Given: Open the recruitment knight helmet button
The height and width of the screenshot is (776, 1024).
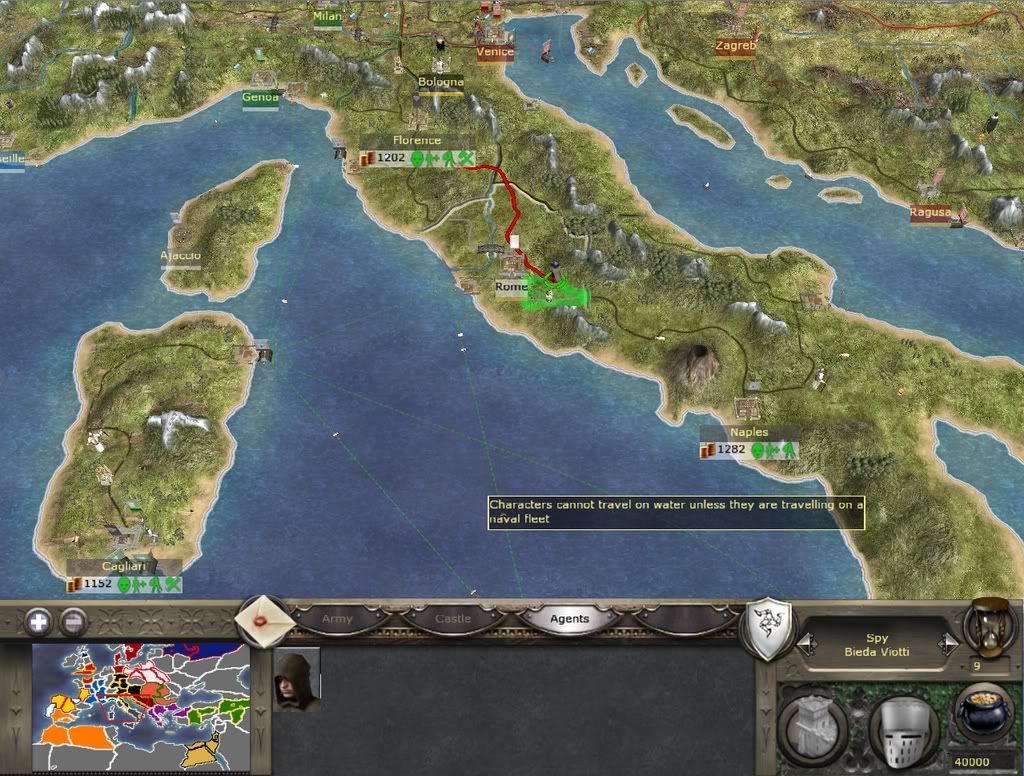Looking at the screenshot, I should pos(902,728).
